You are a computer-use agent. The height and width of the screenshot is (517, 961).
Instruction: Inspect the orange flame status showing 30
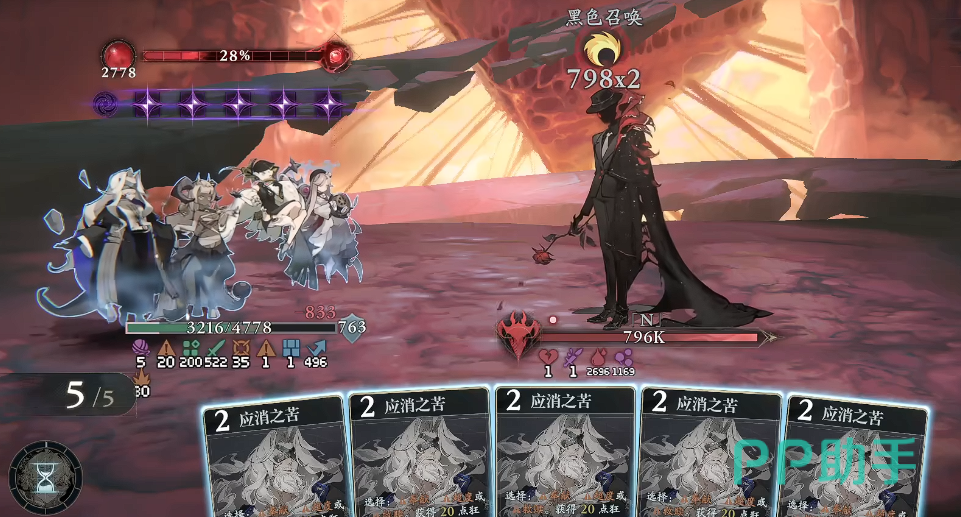(141, 377)
